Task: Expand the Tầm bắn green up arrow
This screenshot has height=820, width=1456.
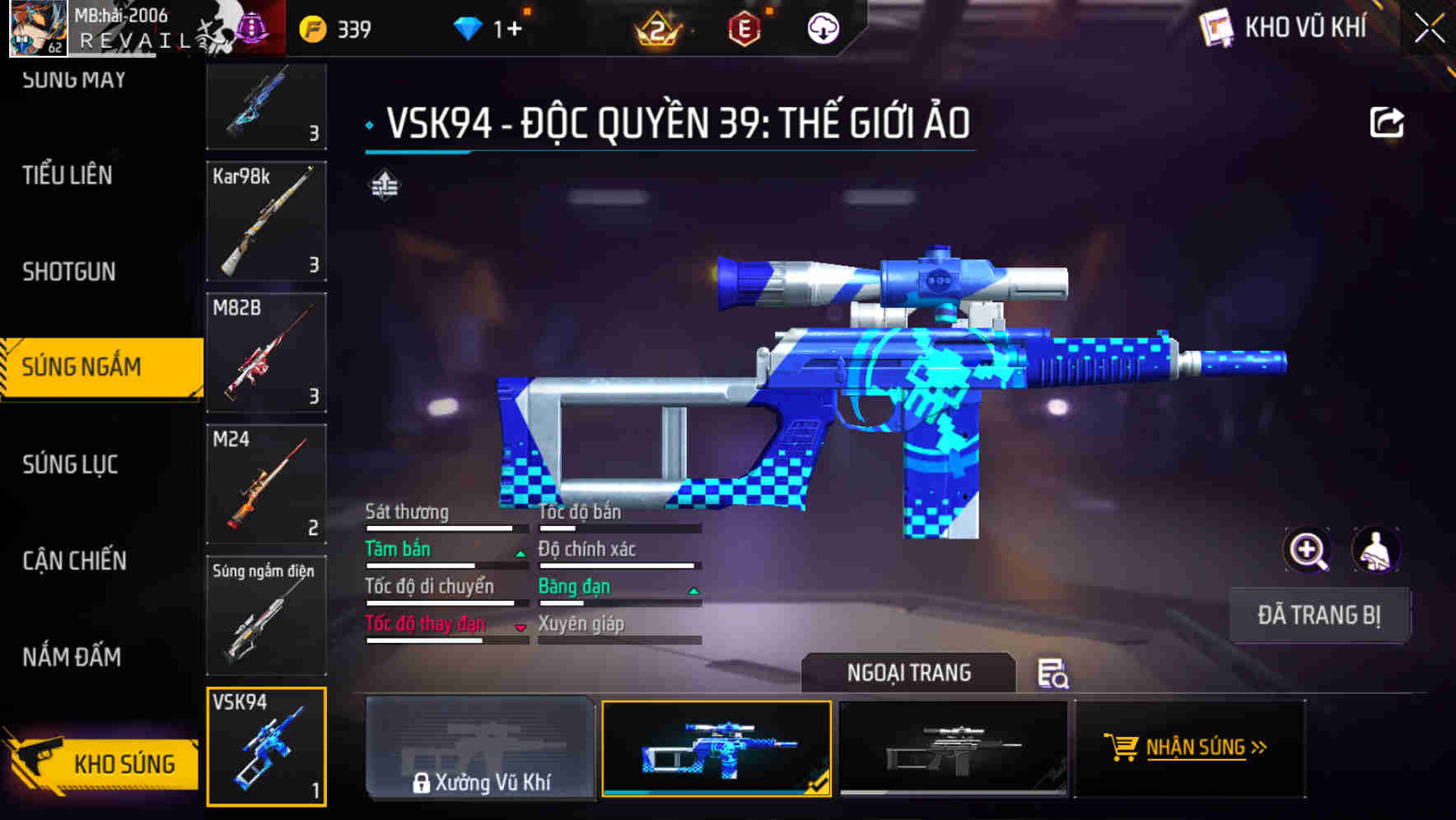Action: point(519,554)
